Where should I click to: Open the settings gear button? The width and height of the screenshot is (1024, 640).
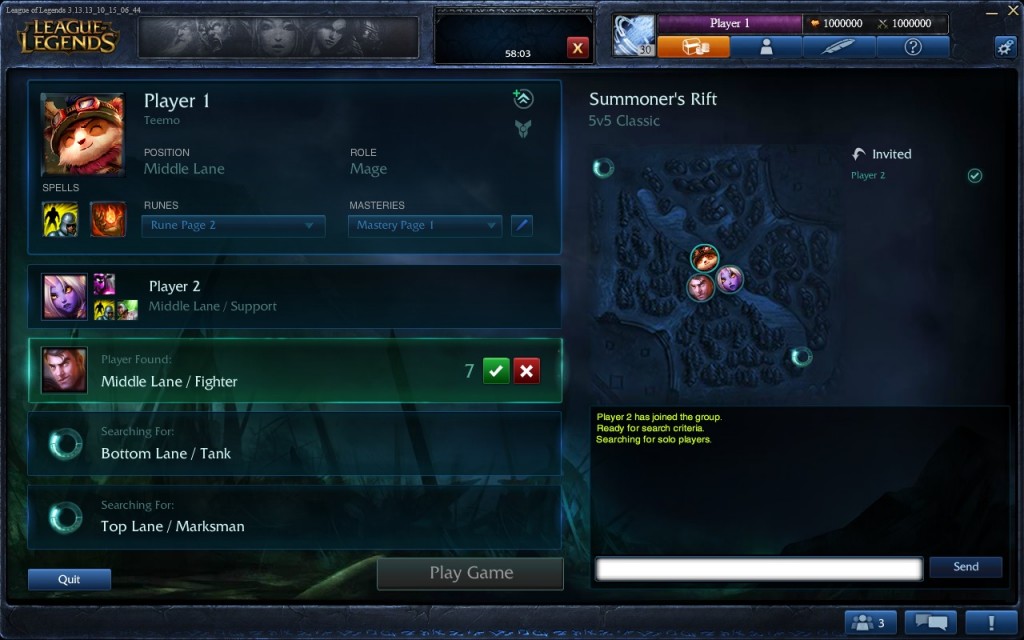click(x=1004, y=46)
